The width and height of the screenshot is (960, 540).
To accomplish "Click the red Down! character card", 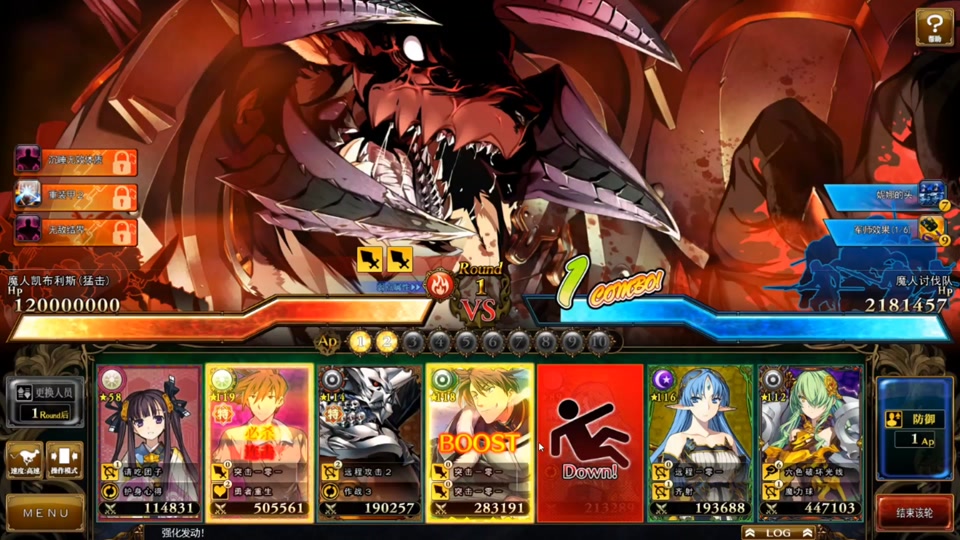I will [x=589, y=442].
